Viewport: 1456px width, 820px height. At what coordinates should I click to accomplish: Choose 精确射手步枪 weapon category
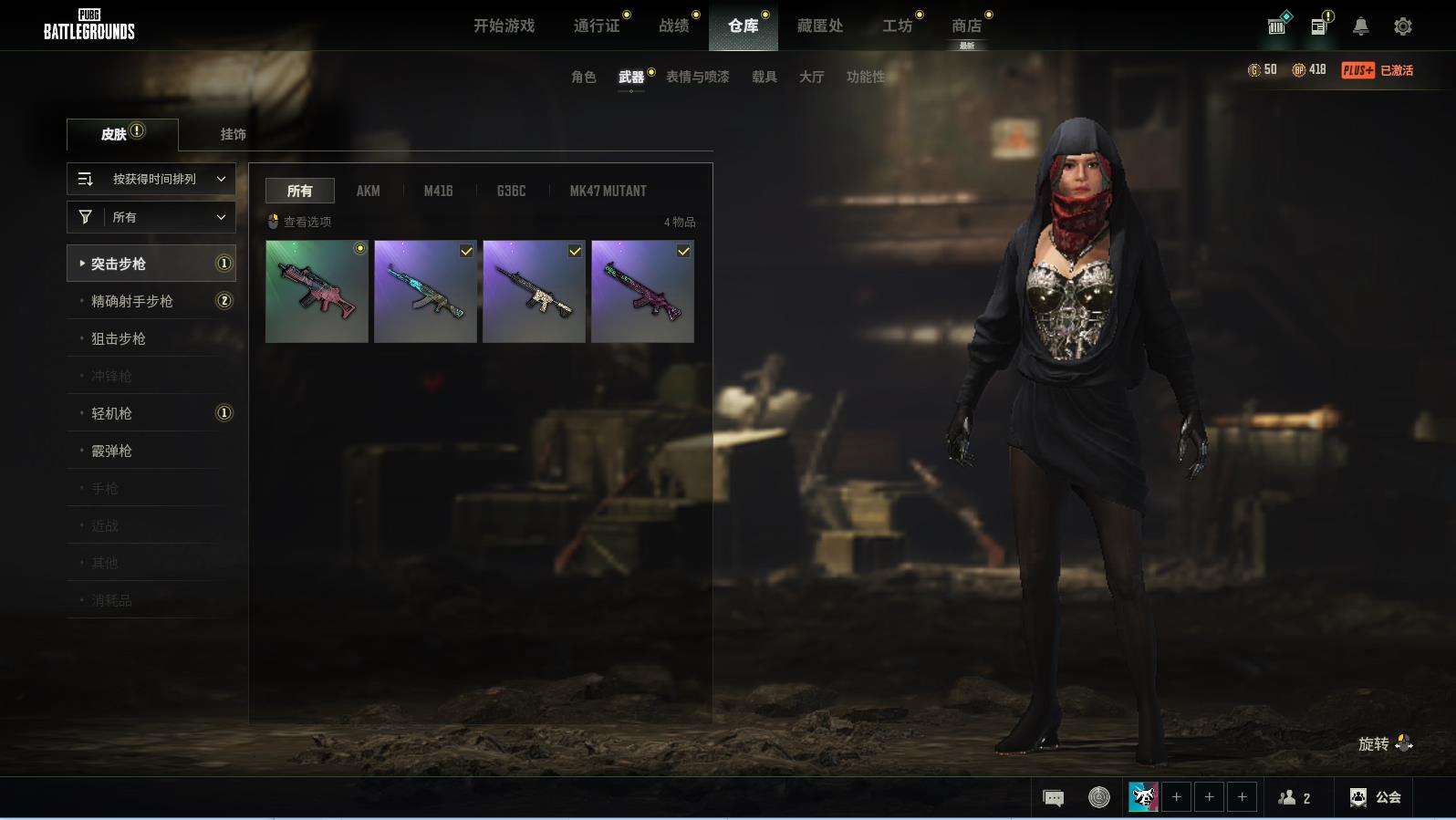pos(132,301)
